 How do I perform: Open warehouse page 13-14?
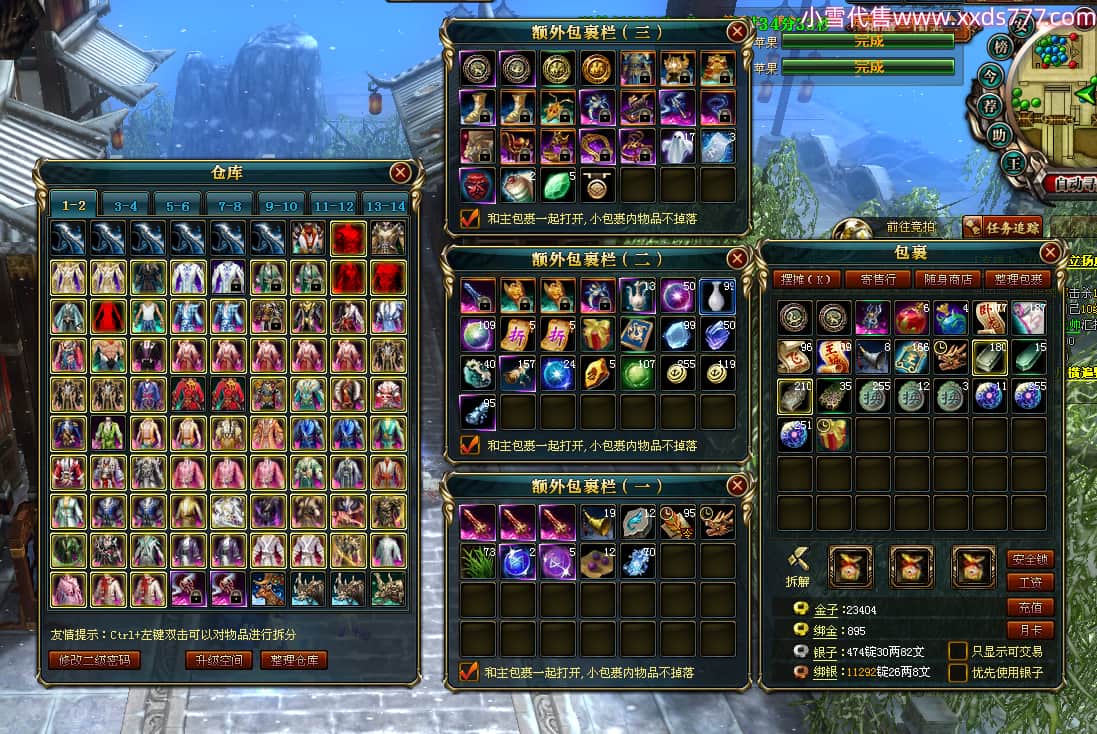(385, 205)
